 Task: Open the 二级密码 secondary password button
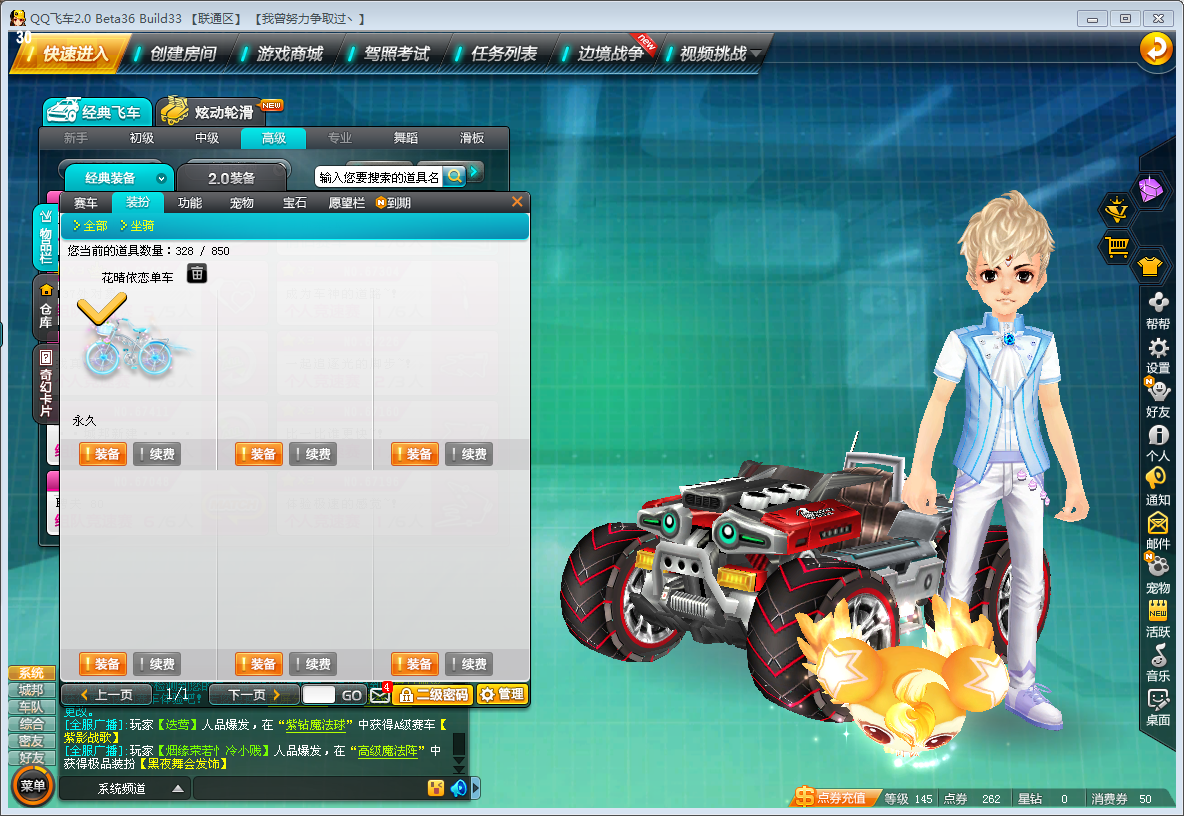432,695
